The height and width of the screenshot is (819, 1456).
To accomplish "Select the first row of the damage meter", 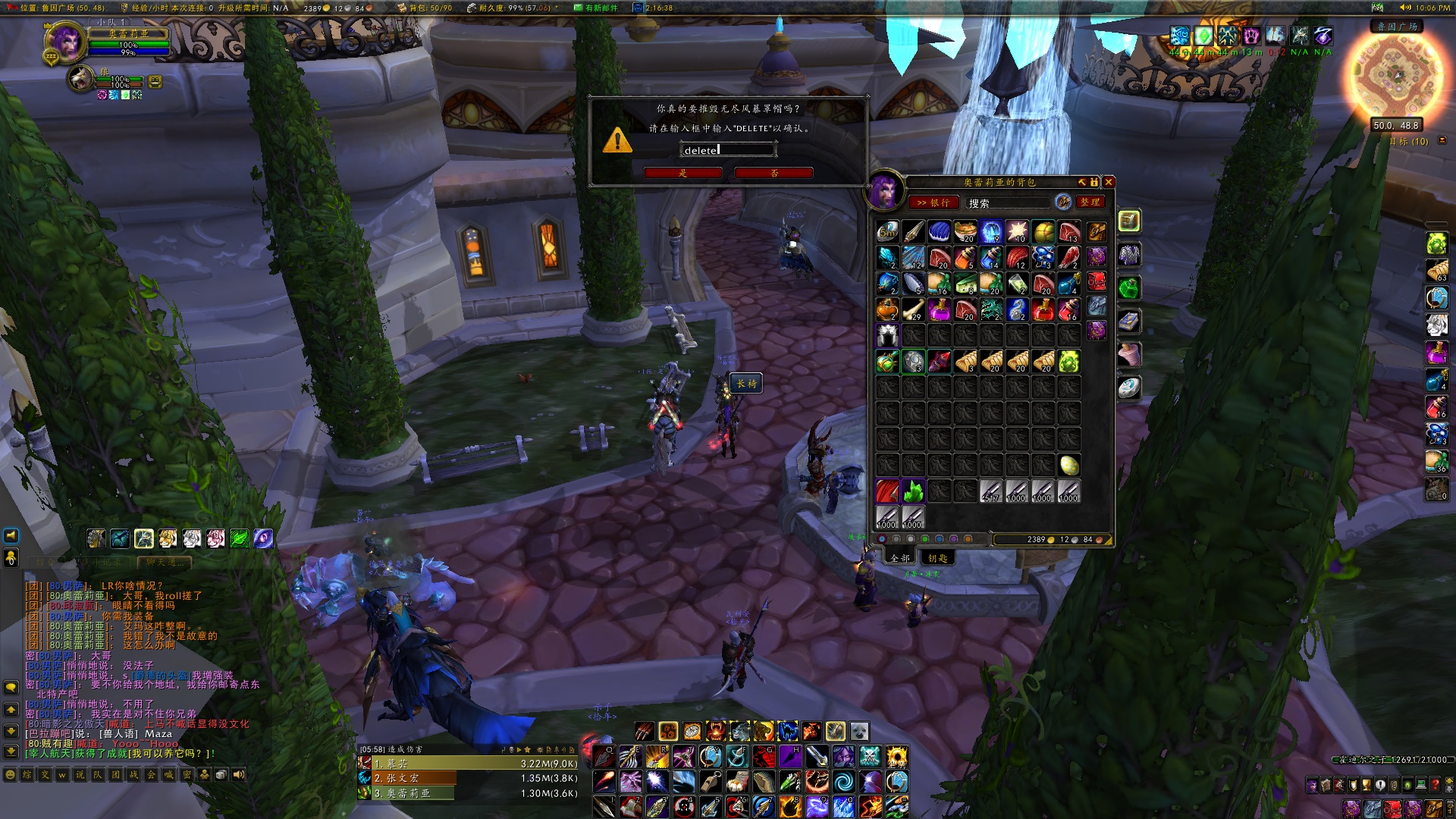I will tap(468, 764).
